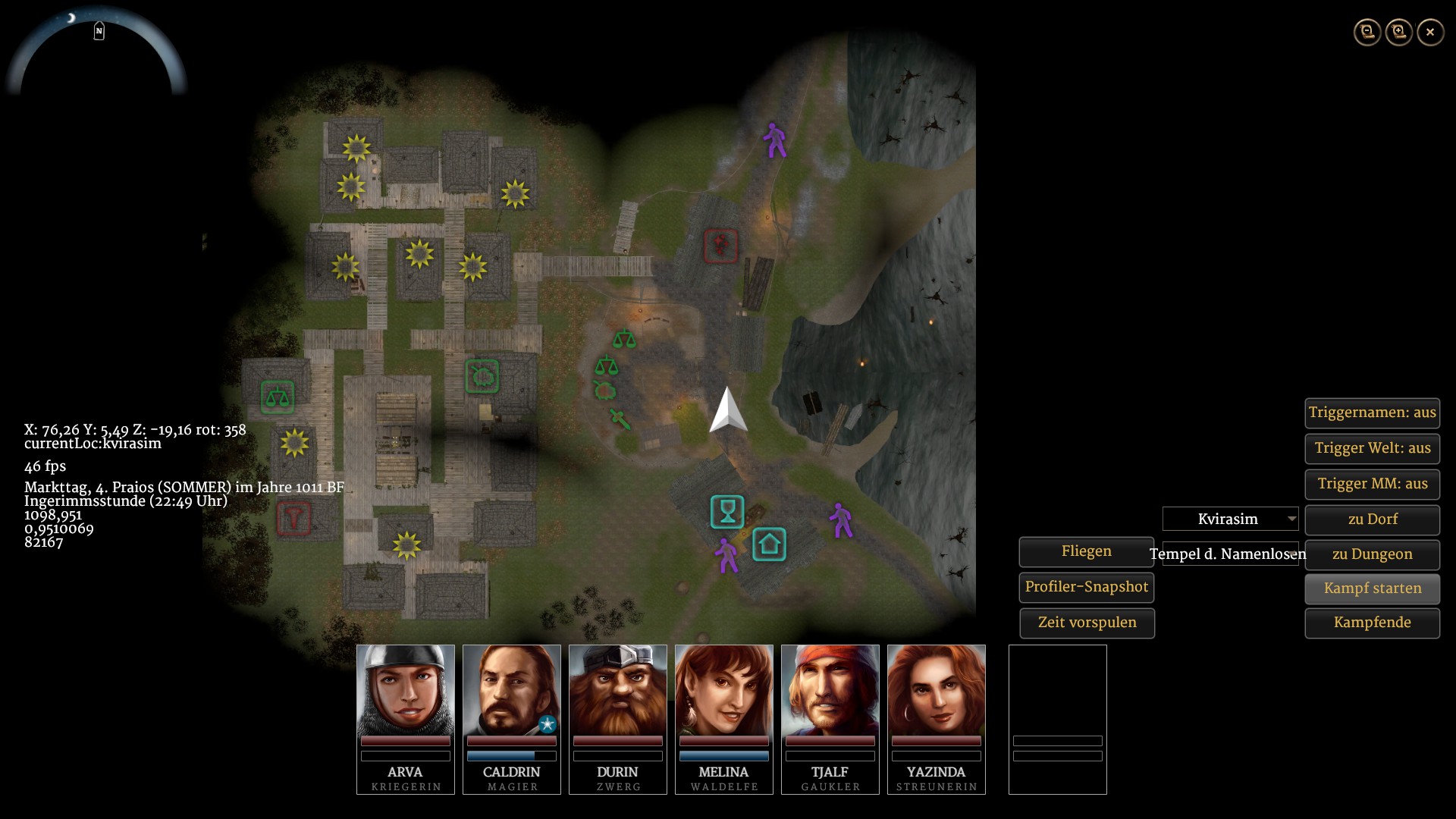
Task: Activate the Fliegen button
Action: [1086, 552]
